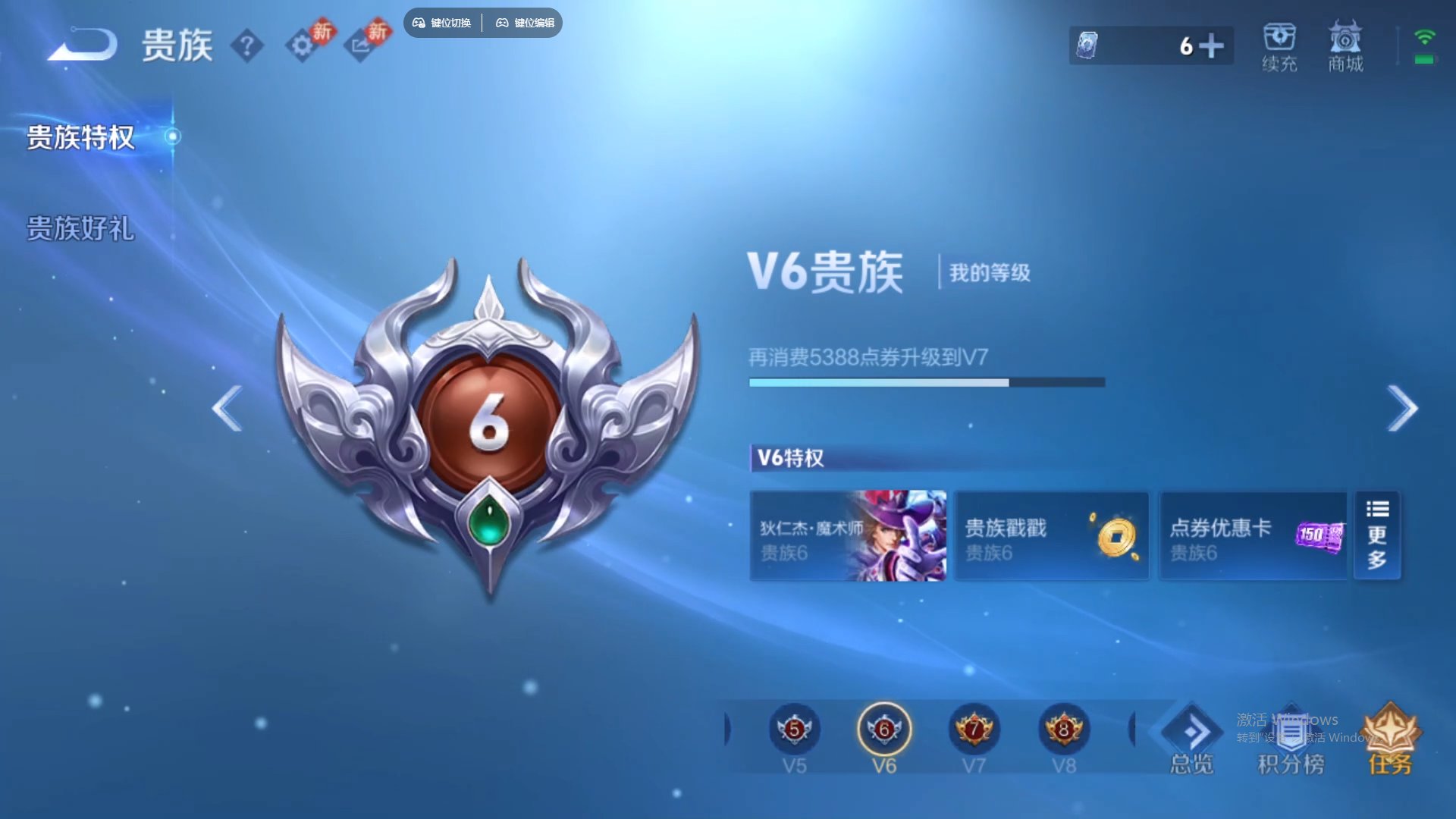Viewport: 1456px width, 819px height.
Task: Select the V5 badge at the bottom
Action: [x=794, y=730]
